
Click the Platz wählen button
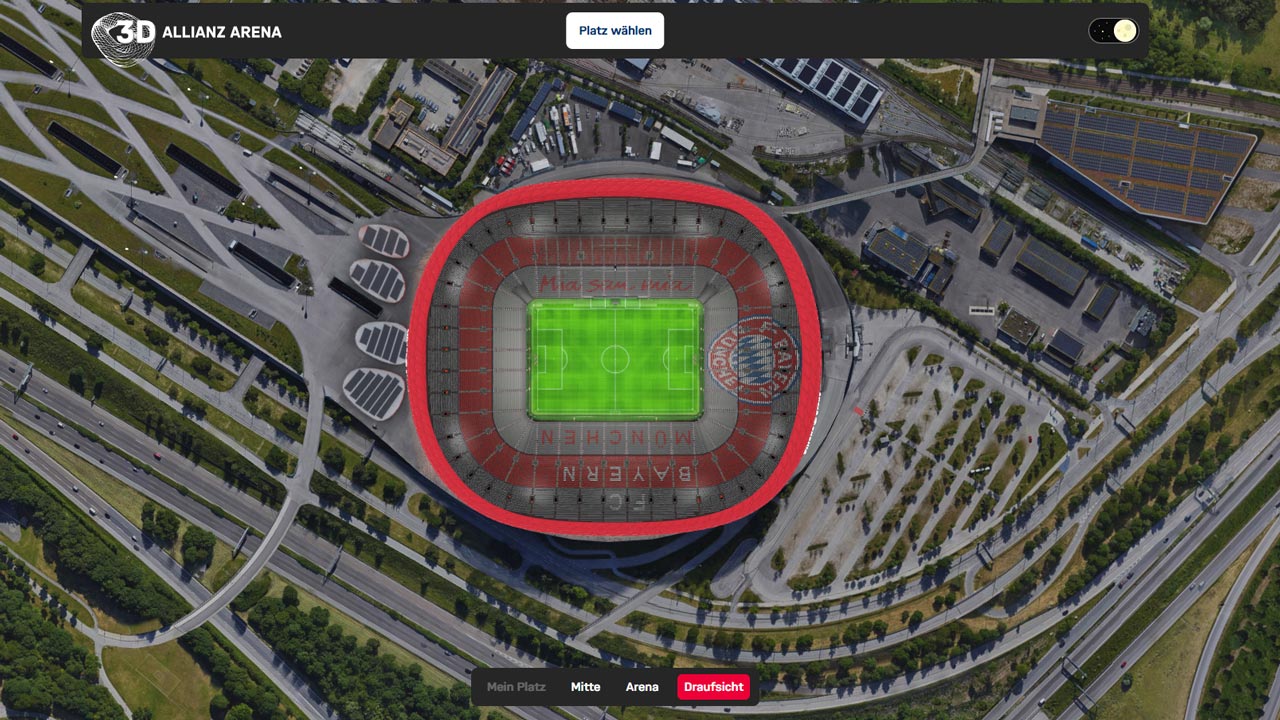coord(615,31)
